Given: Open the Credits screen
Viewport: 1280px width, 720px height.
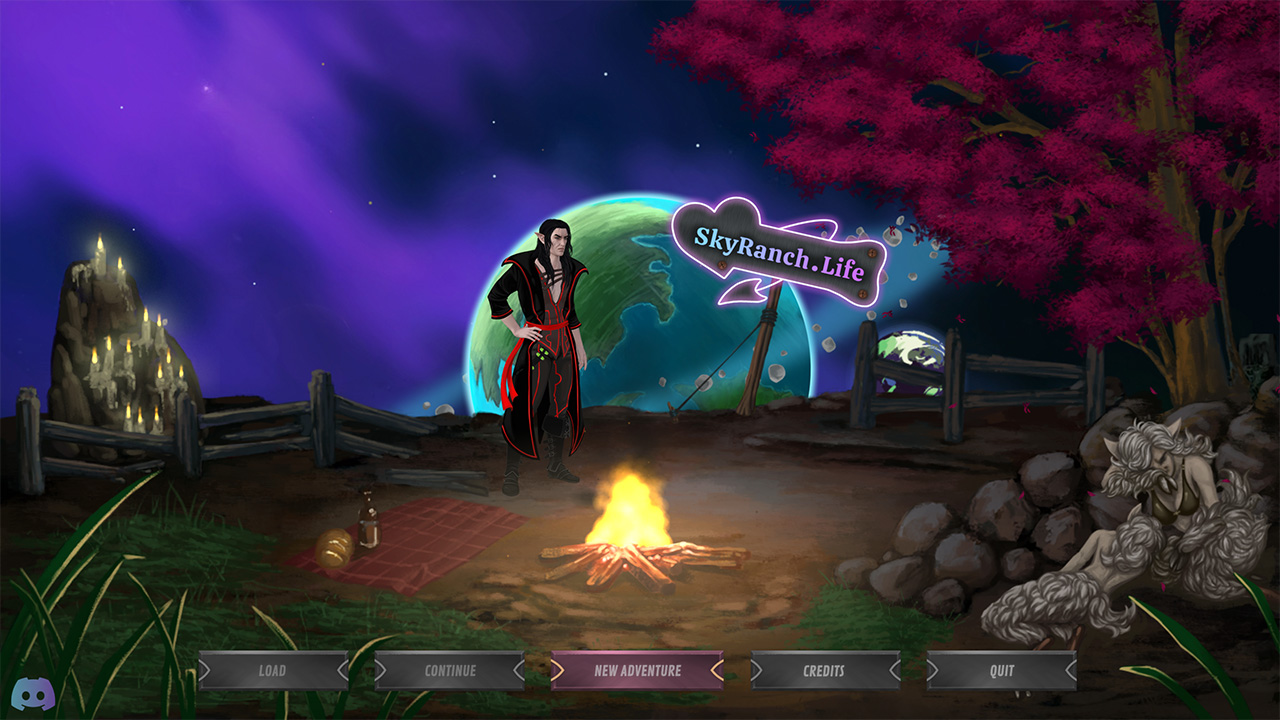Looking at the screenshot, I should pyautogui.click(x=824, y=671).
